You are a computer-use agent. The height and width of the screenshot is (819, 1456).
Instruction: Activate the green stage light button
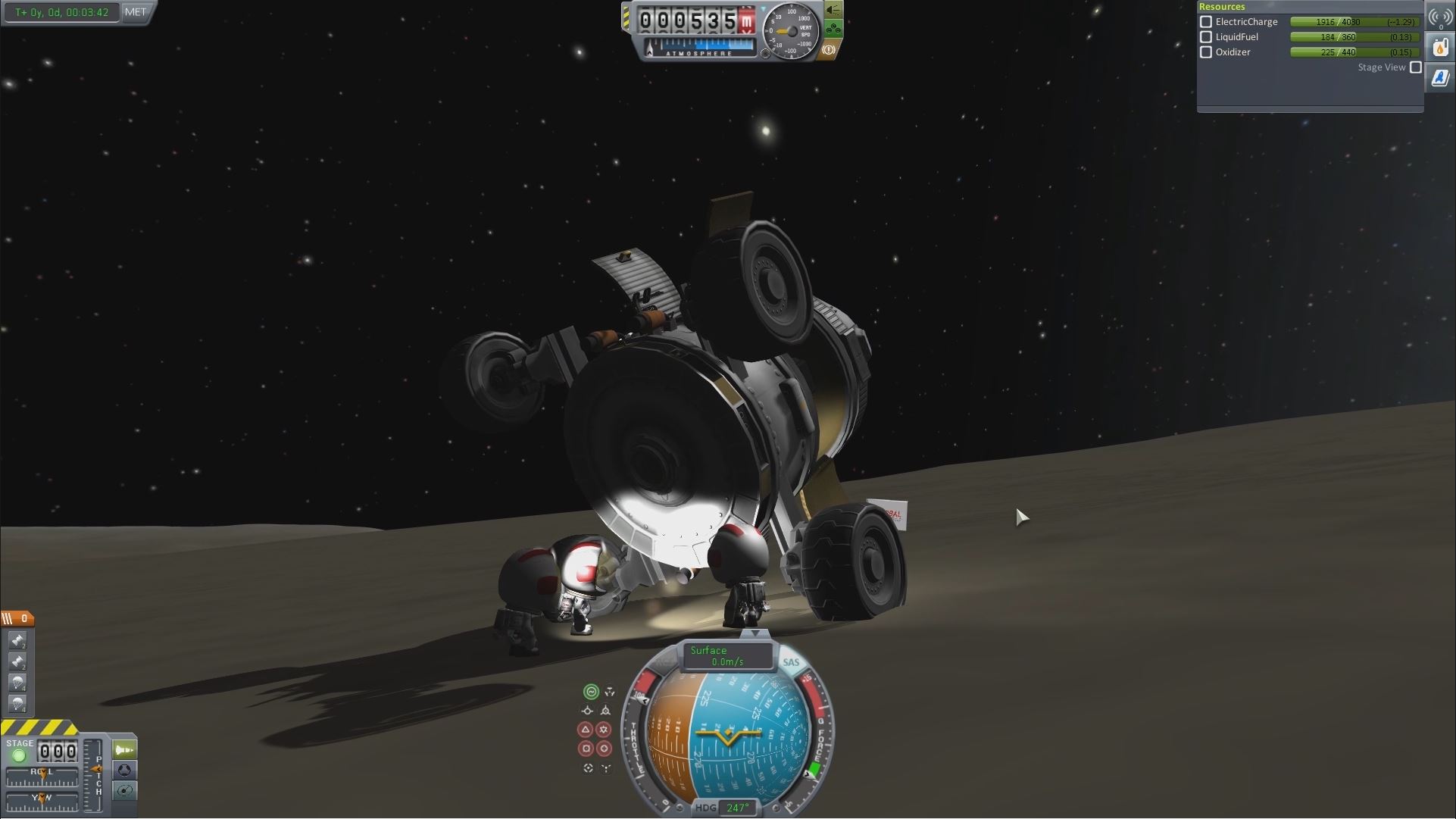coord(19,755)
